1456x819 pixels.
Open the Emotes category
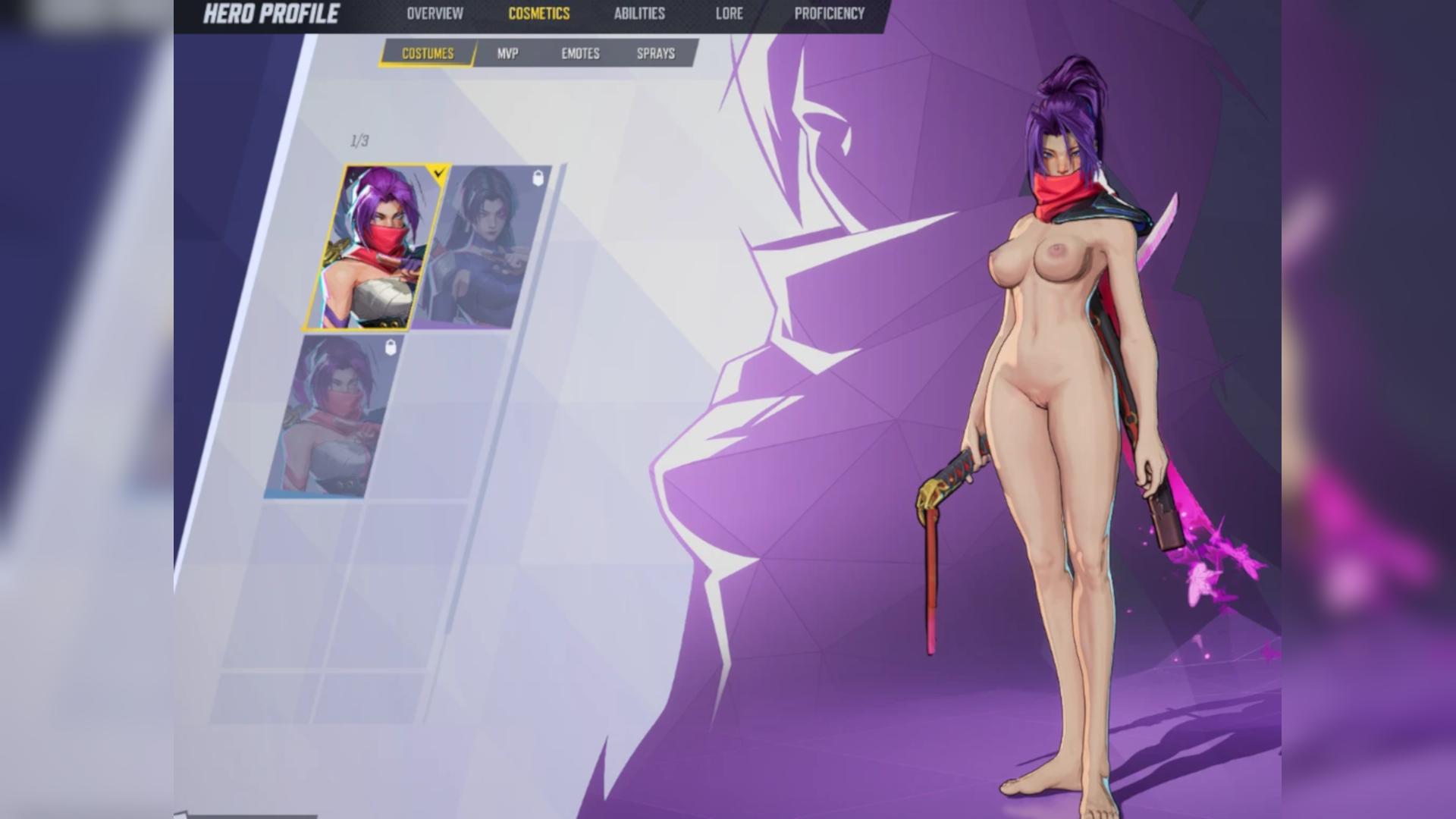(x=580, y=54)
